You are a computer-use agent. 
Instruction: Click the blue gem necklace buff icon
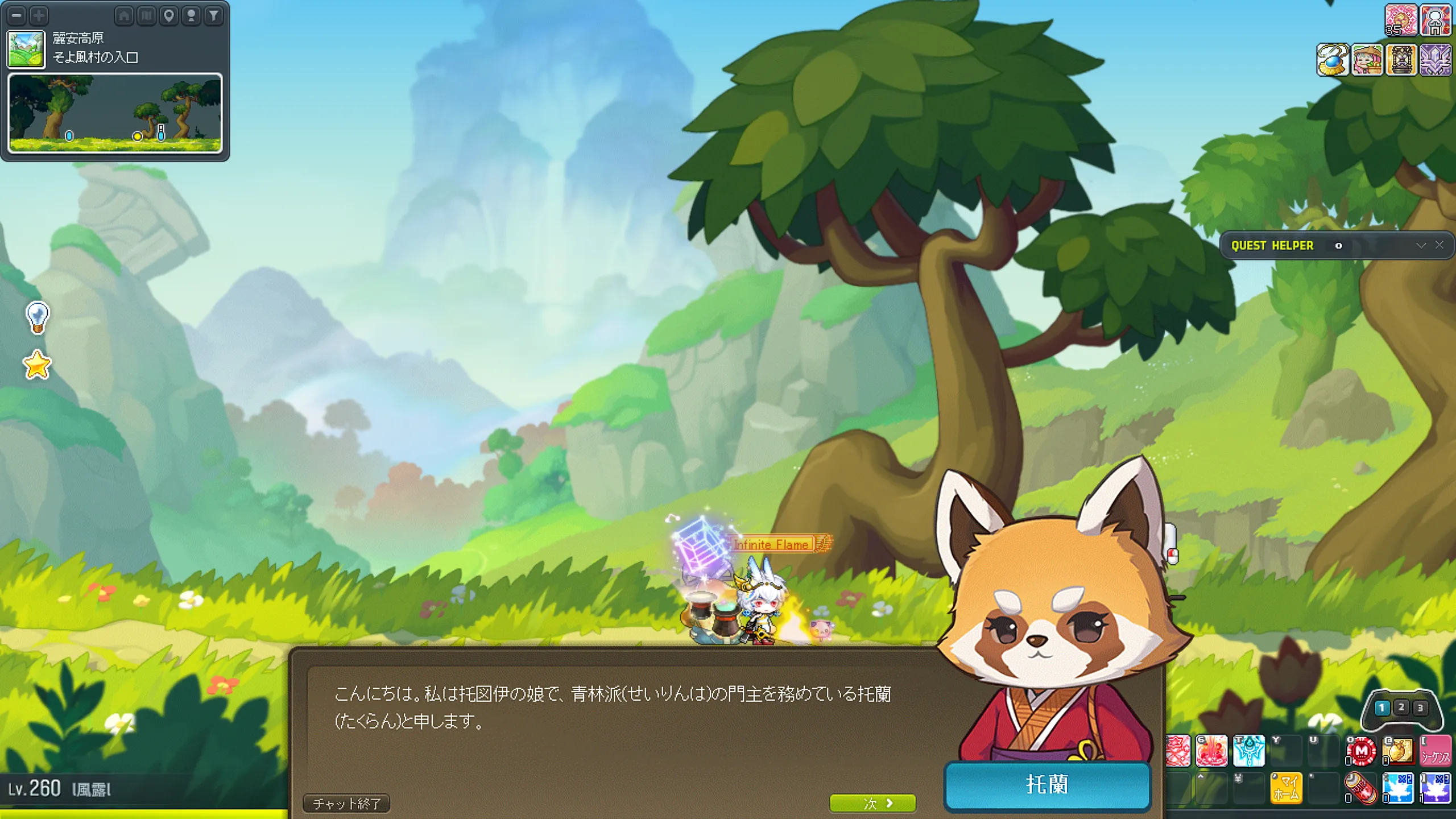[x=1333, y=60]
